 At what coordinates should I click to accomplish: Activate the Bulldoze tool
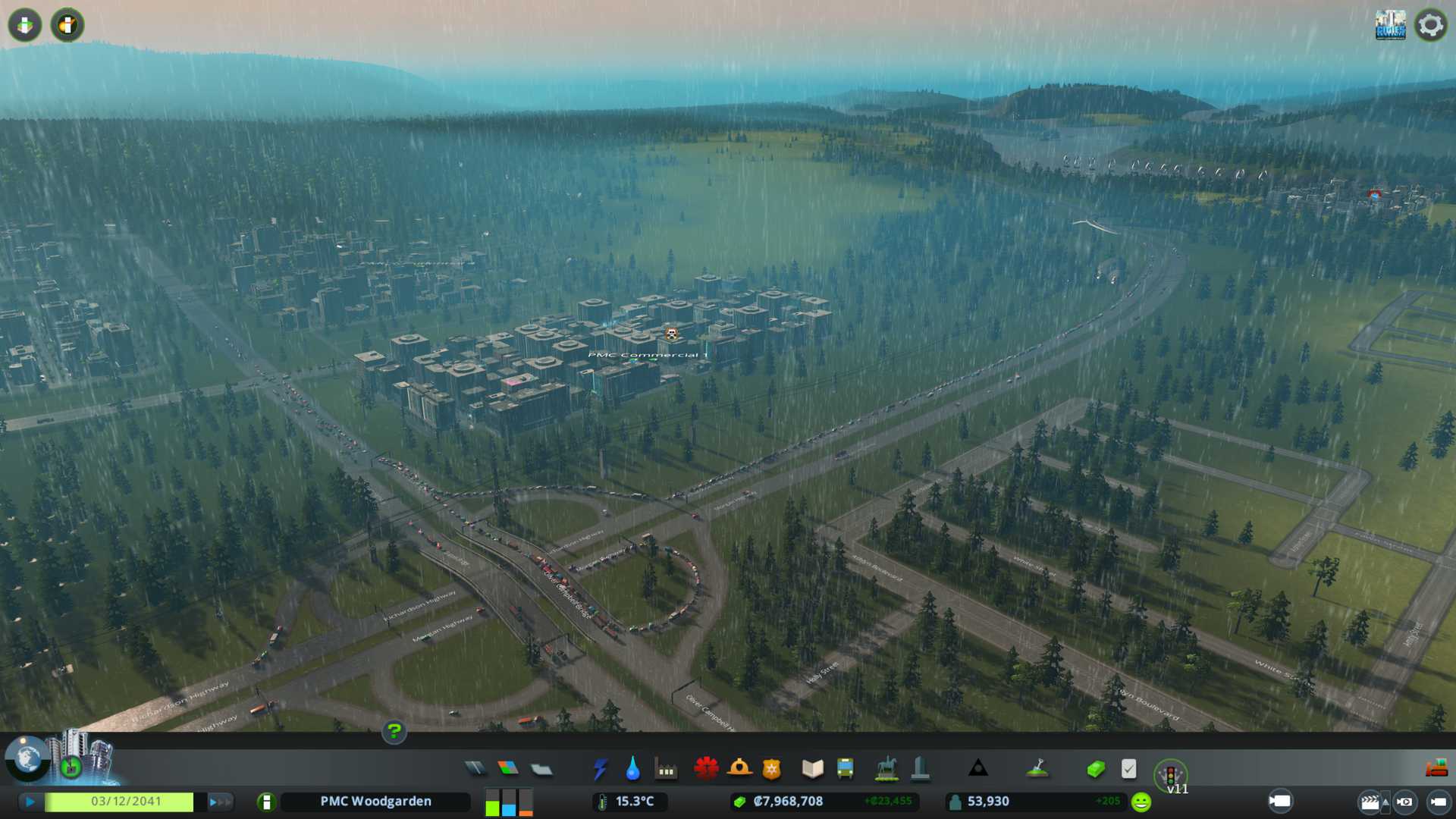click(x=1436, y=769)
